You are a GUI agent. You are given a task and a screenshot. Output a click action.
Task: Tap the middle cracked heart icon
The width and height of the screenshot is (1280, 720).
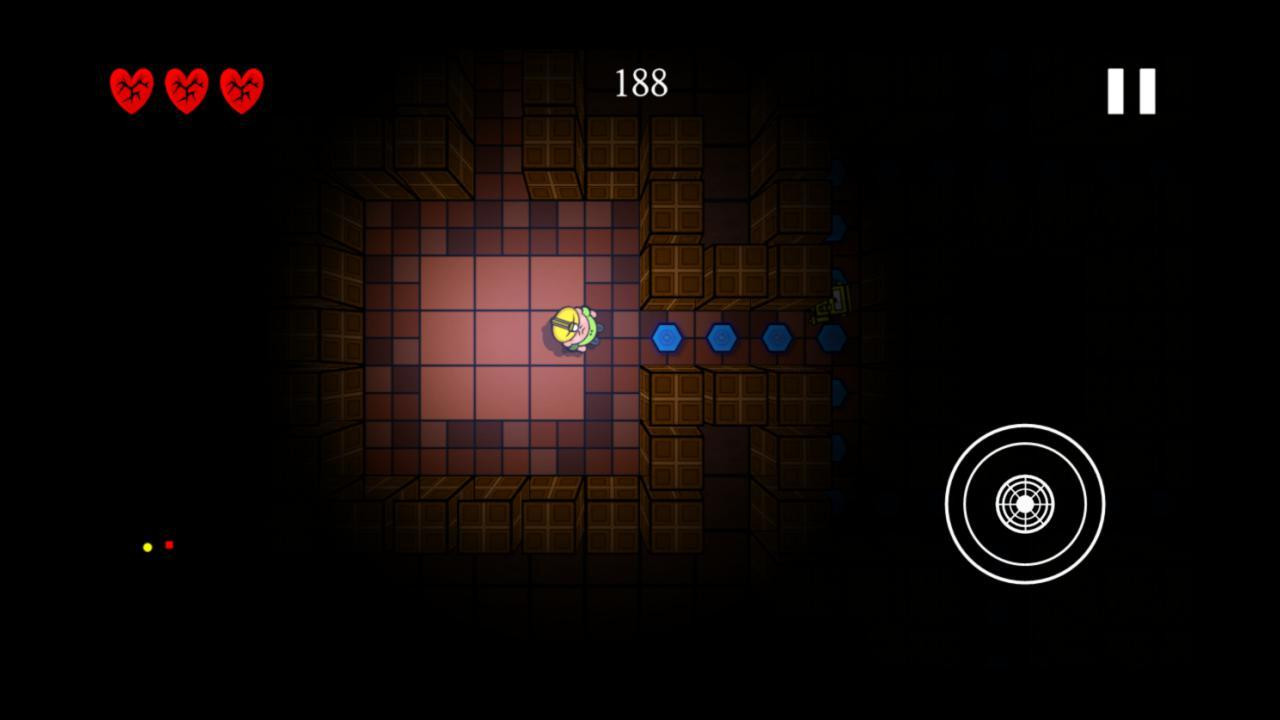187,92
